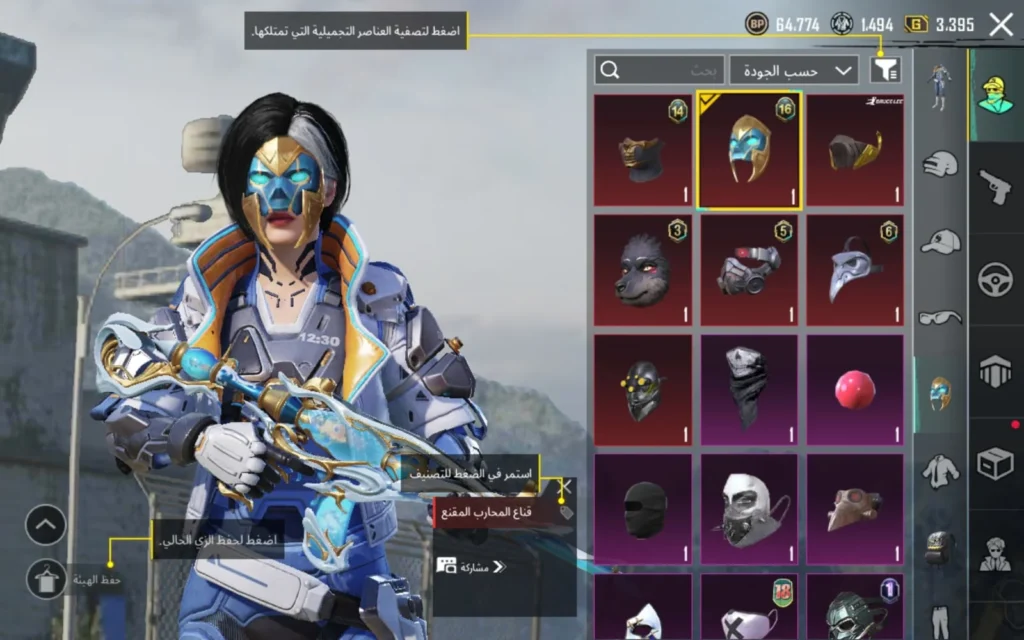Switch to the helmet category tab

coord(940,164)
